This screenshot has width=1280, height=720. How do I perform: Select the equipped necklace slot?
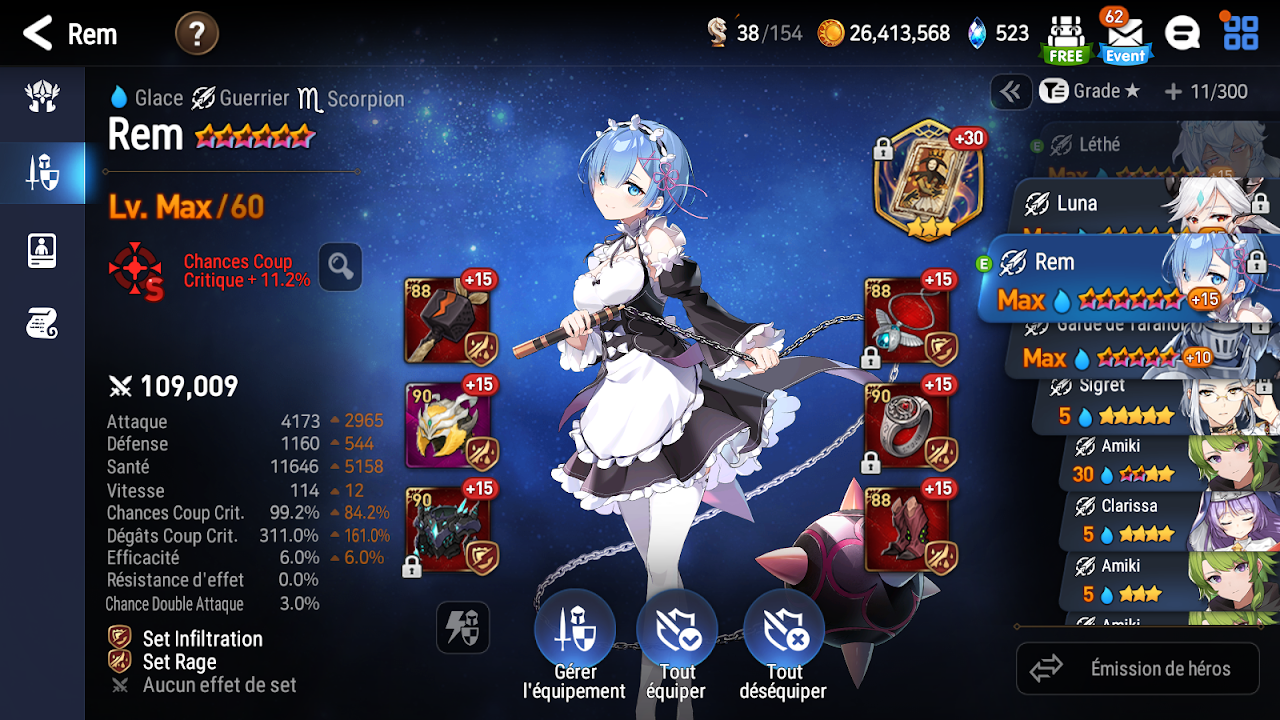907,320
